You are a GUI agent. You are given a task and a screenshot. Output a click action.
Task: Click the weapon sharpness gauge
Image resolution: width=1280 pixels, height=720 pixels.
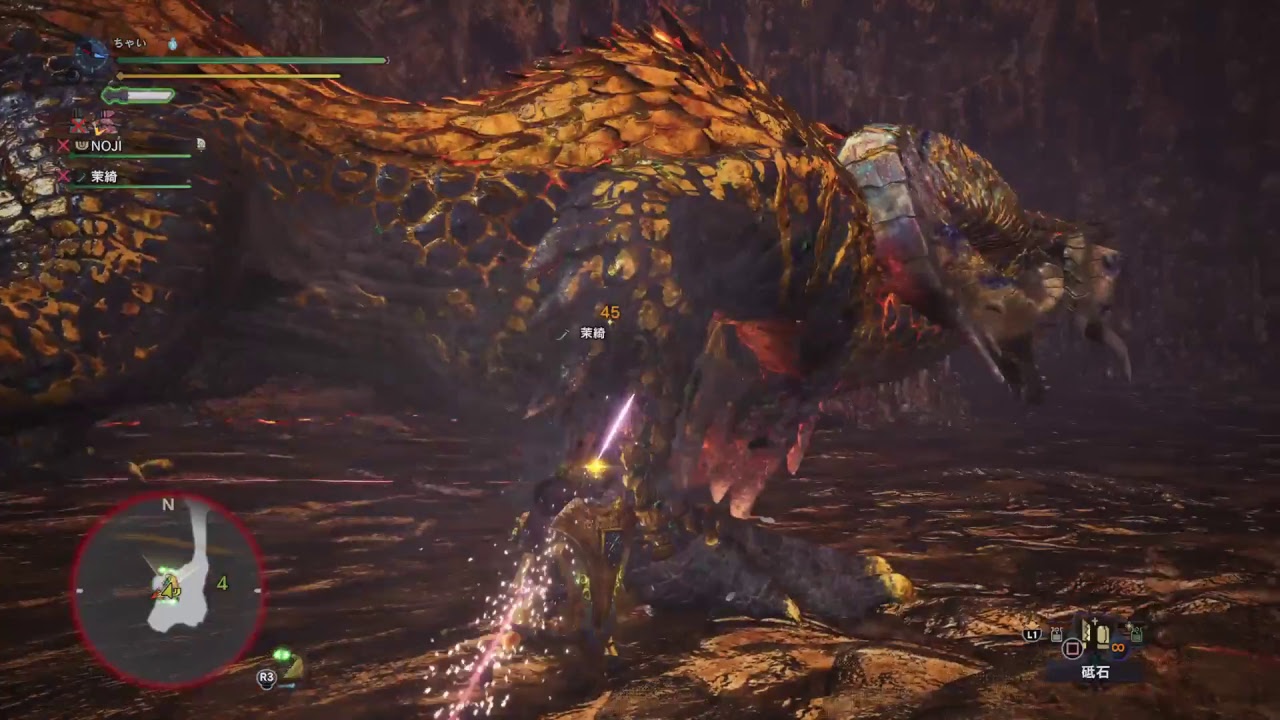[138, 95]
